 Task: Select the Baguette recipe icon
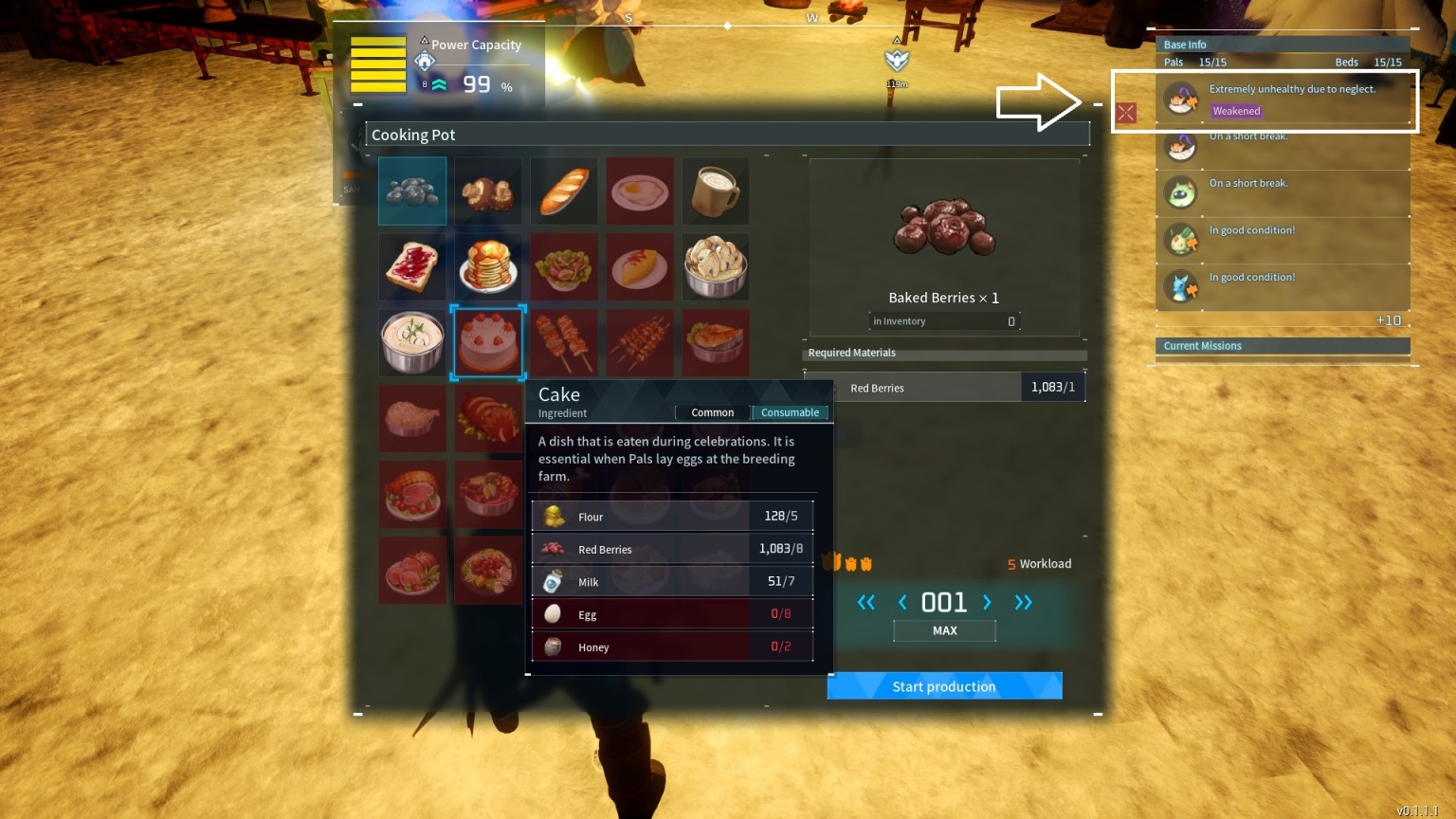[564, 191]
